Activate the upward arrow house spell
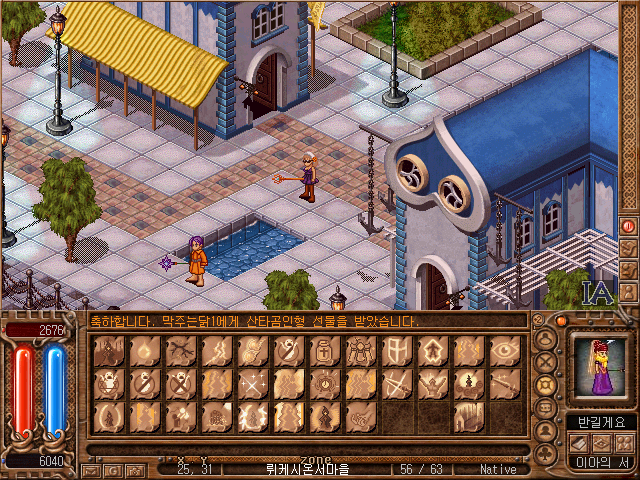 click(x=433, y=351)
